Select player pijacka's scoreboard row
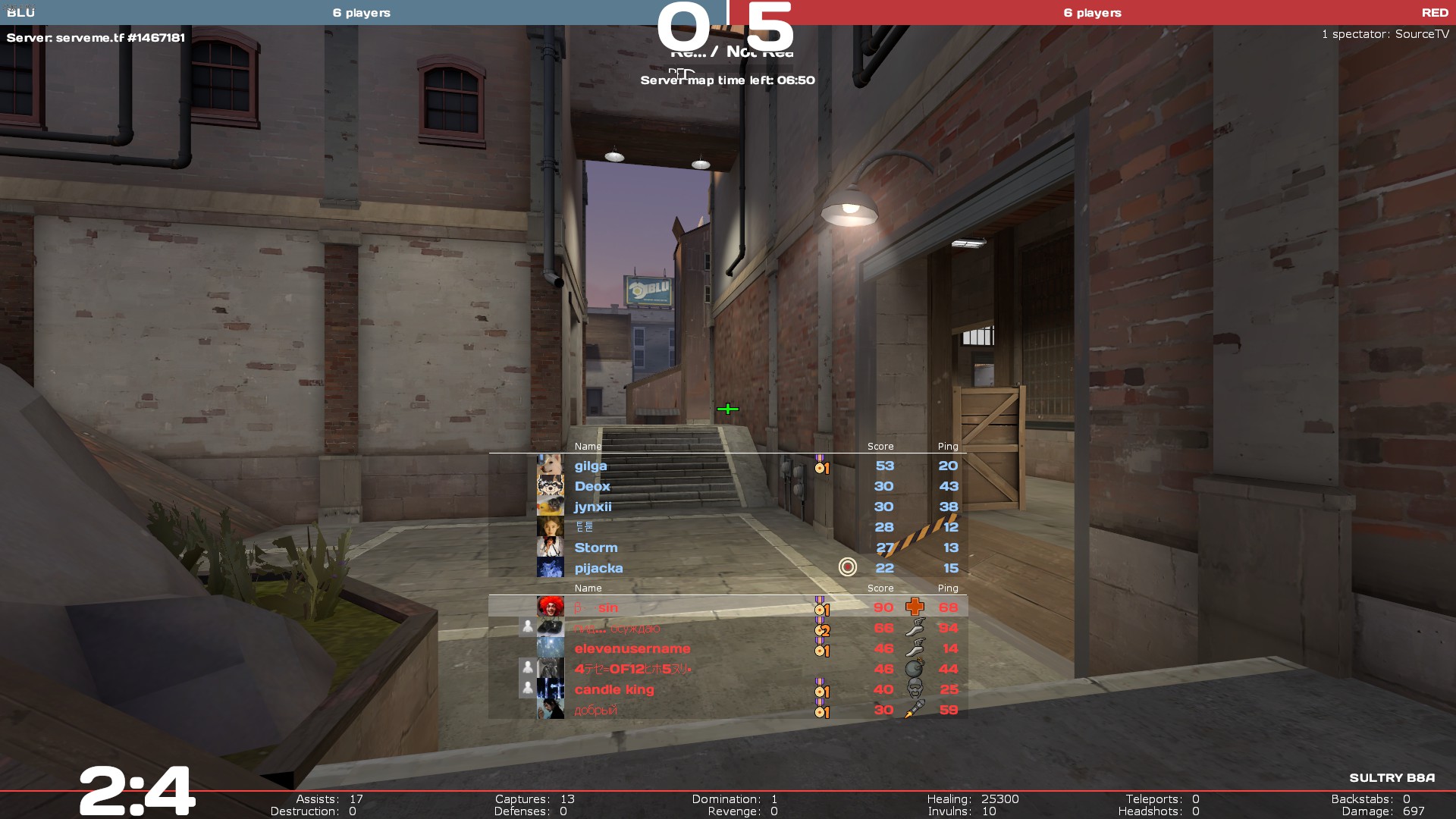Viewport: 1456px width, 819px height. (x=598, y=569)
